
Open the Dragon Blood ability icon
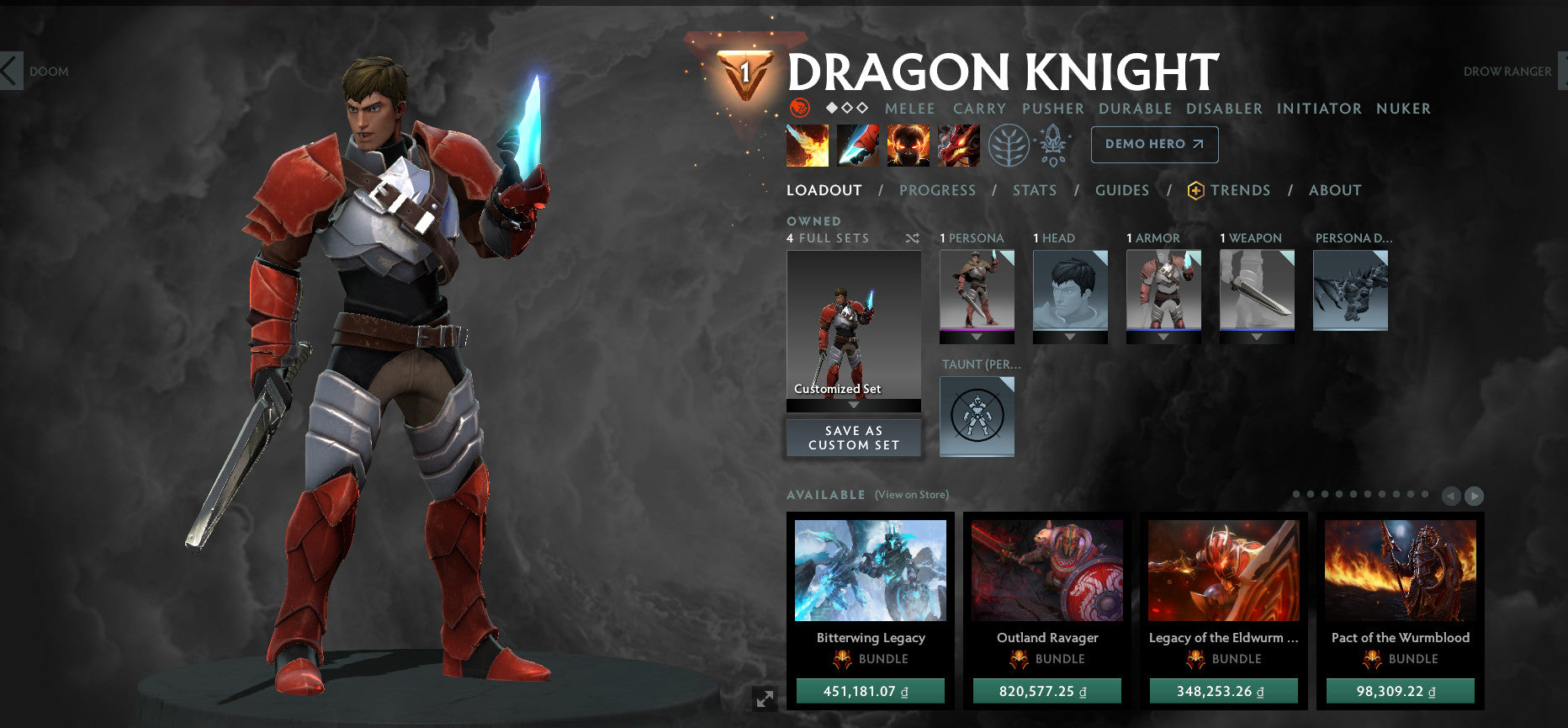pyautogui.click(x=907, y=144)
